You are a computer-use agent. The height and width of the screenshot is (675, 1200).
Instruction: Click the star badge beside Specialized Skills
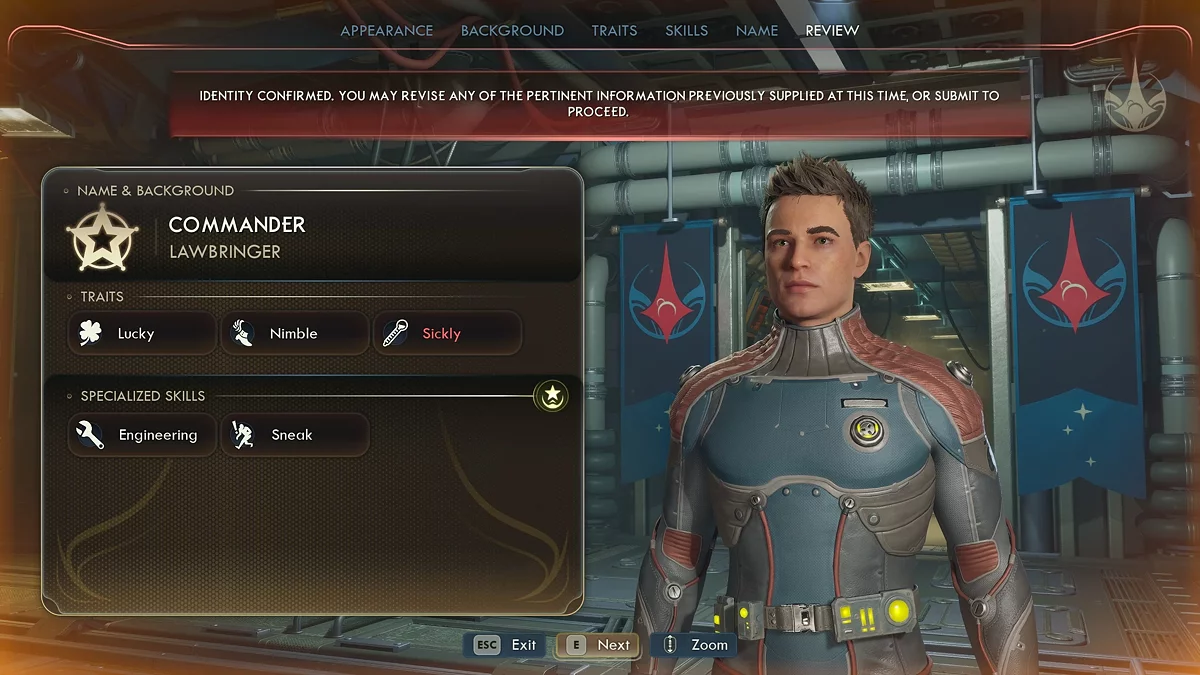(x=551, y=396)
